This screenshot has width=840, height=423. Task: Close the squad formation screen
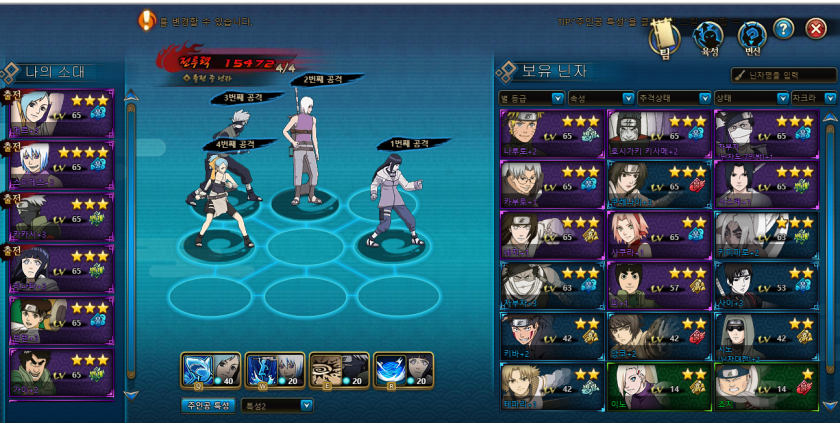tap(815, 28)
